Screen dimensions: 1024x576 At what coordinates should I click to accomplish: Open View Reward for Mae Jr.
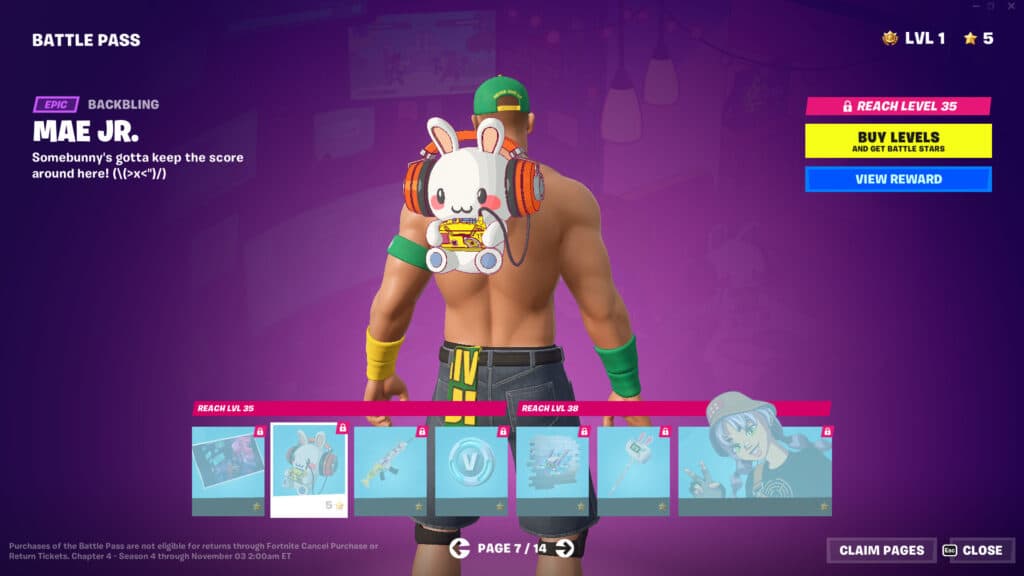[898, 180]
